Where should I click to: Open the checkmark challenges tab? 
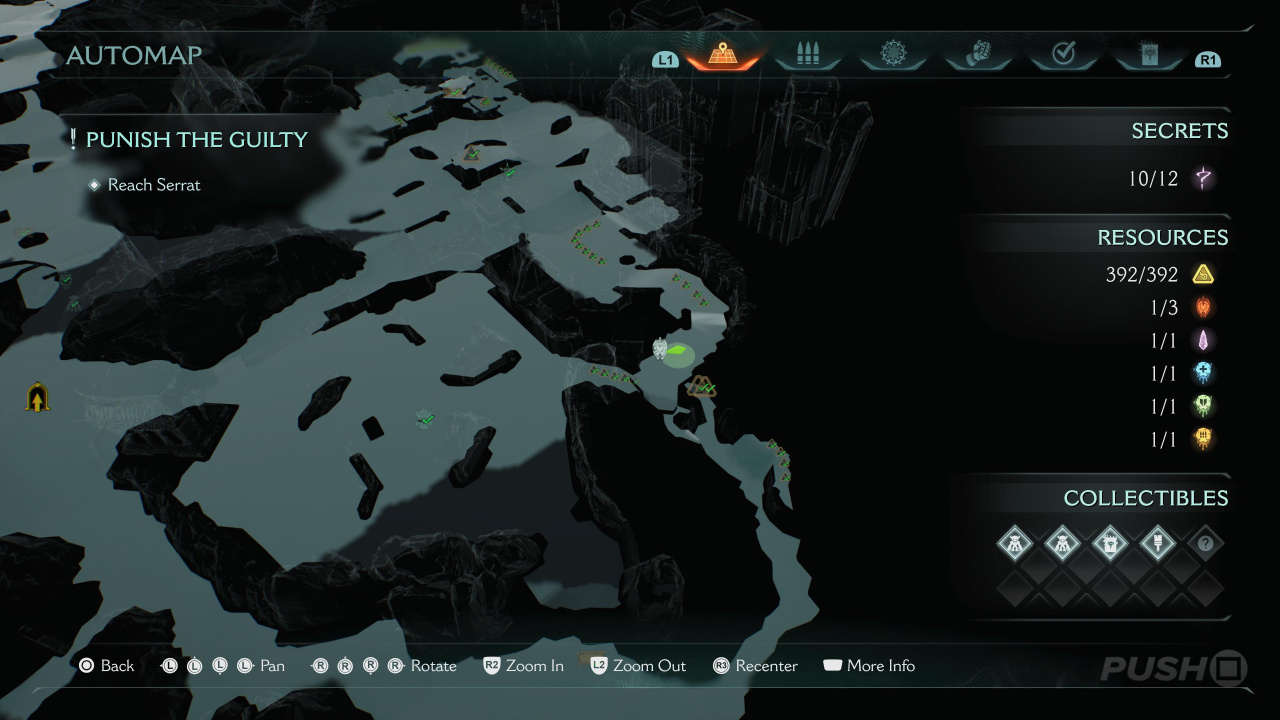click(x=1063, y=55)
